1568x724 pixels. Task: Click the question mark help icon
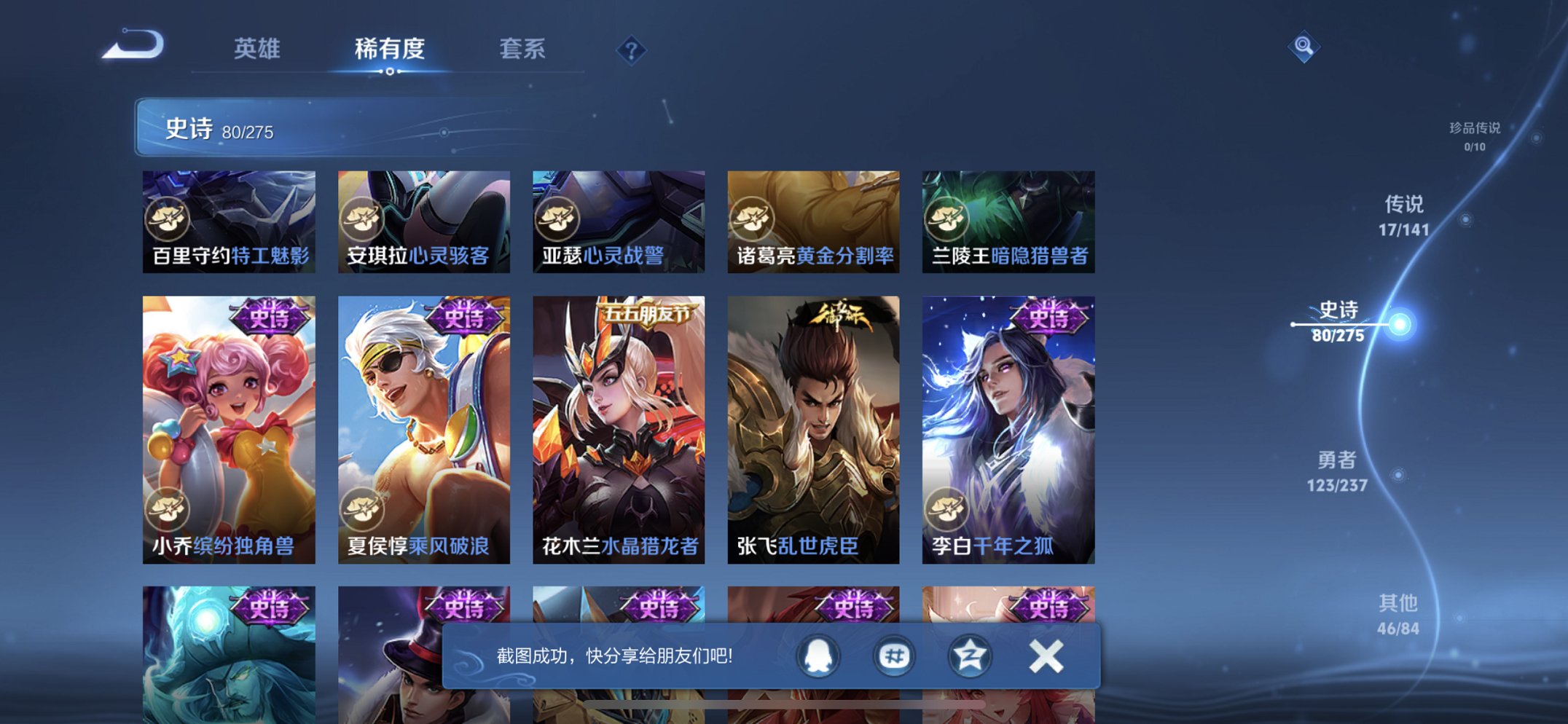pos(631,50)
